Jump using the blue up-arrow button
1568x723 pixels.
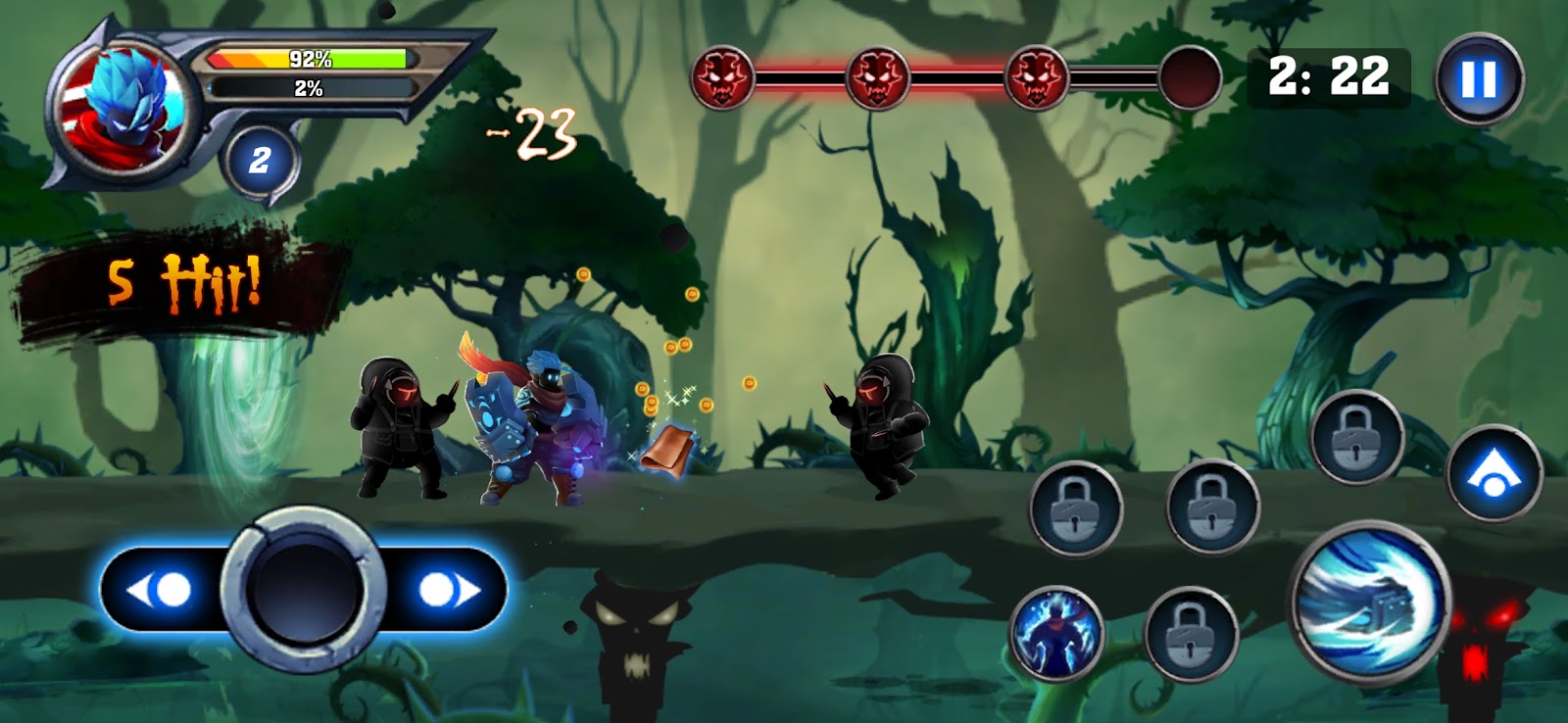pyautogui.click(x=1493, y=474)
